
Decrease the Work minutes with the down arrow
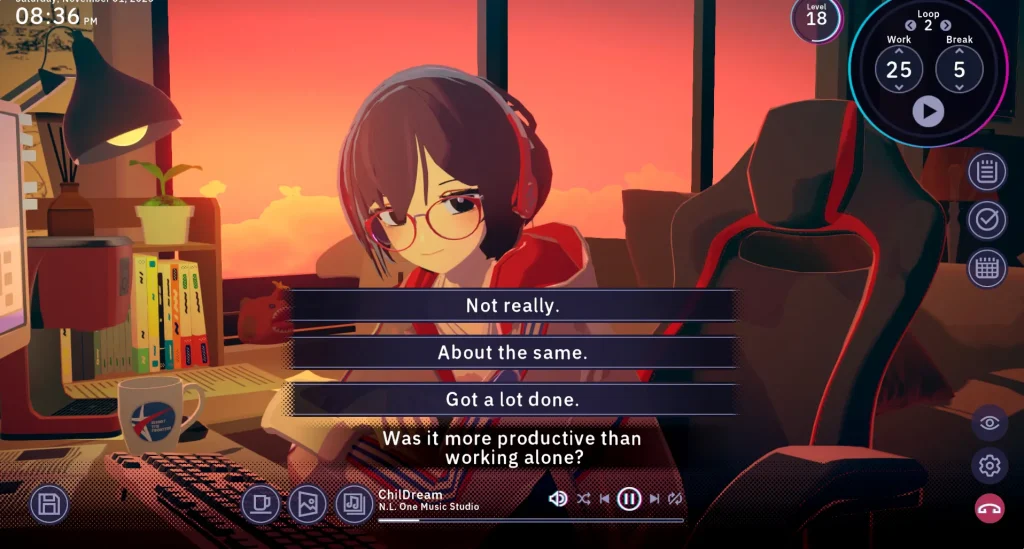click(899, 88)
